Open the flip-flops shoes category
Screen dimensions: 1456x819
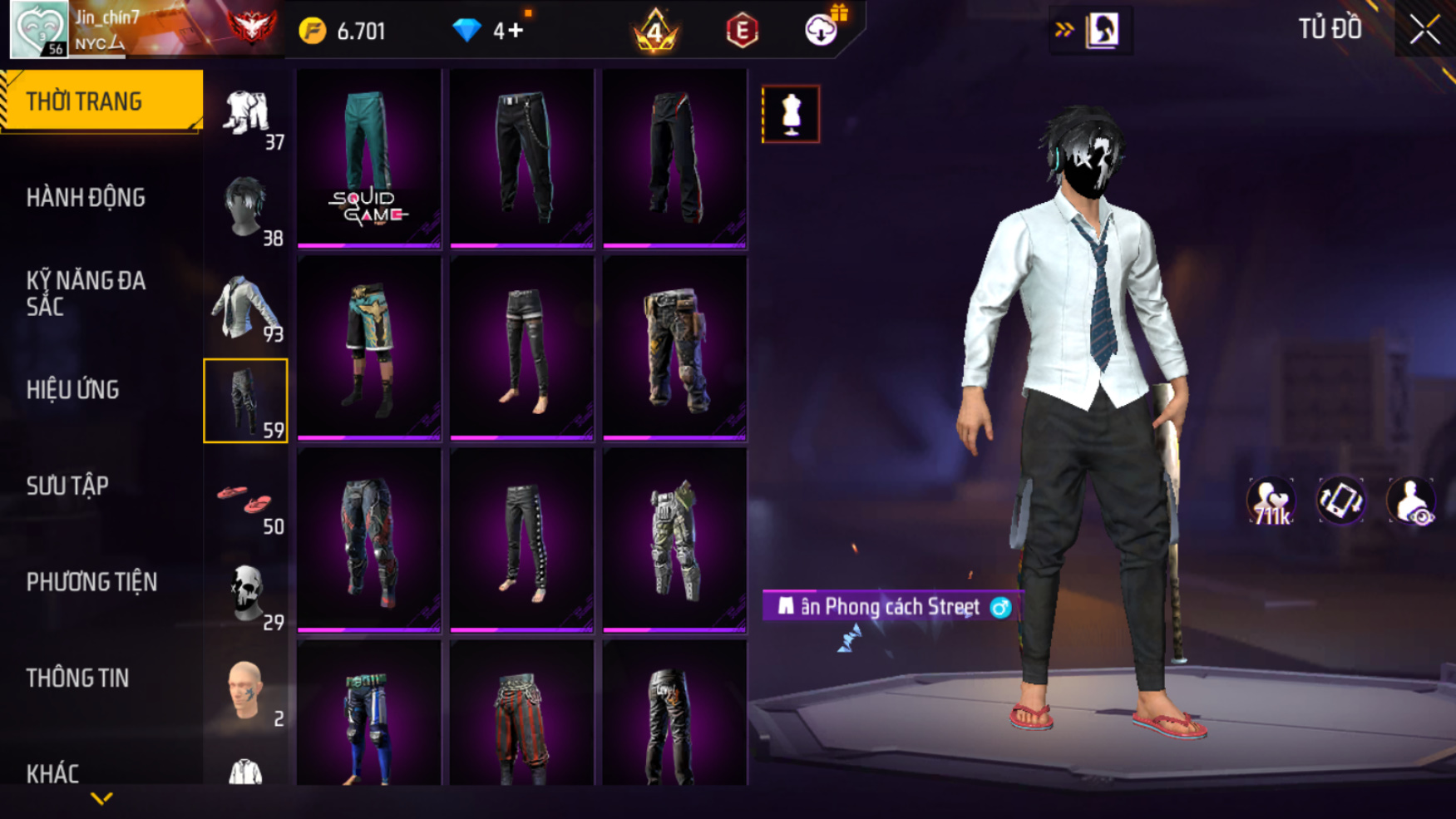point(245,499)
